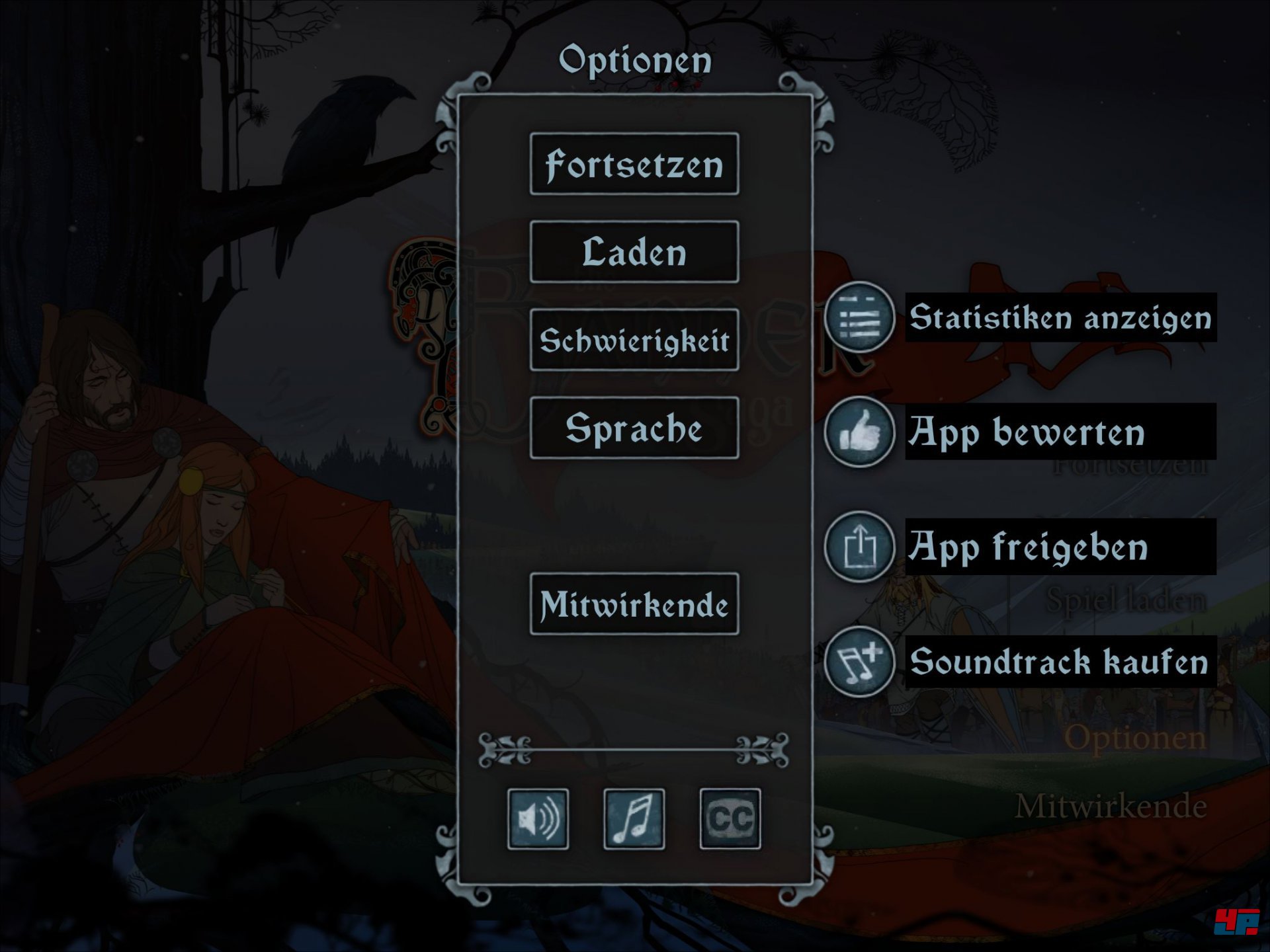
Task: Open the Mitwirkende credits
Action: pyautogui.click(x=634, y=606)
